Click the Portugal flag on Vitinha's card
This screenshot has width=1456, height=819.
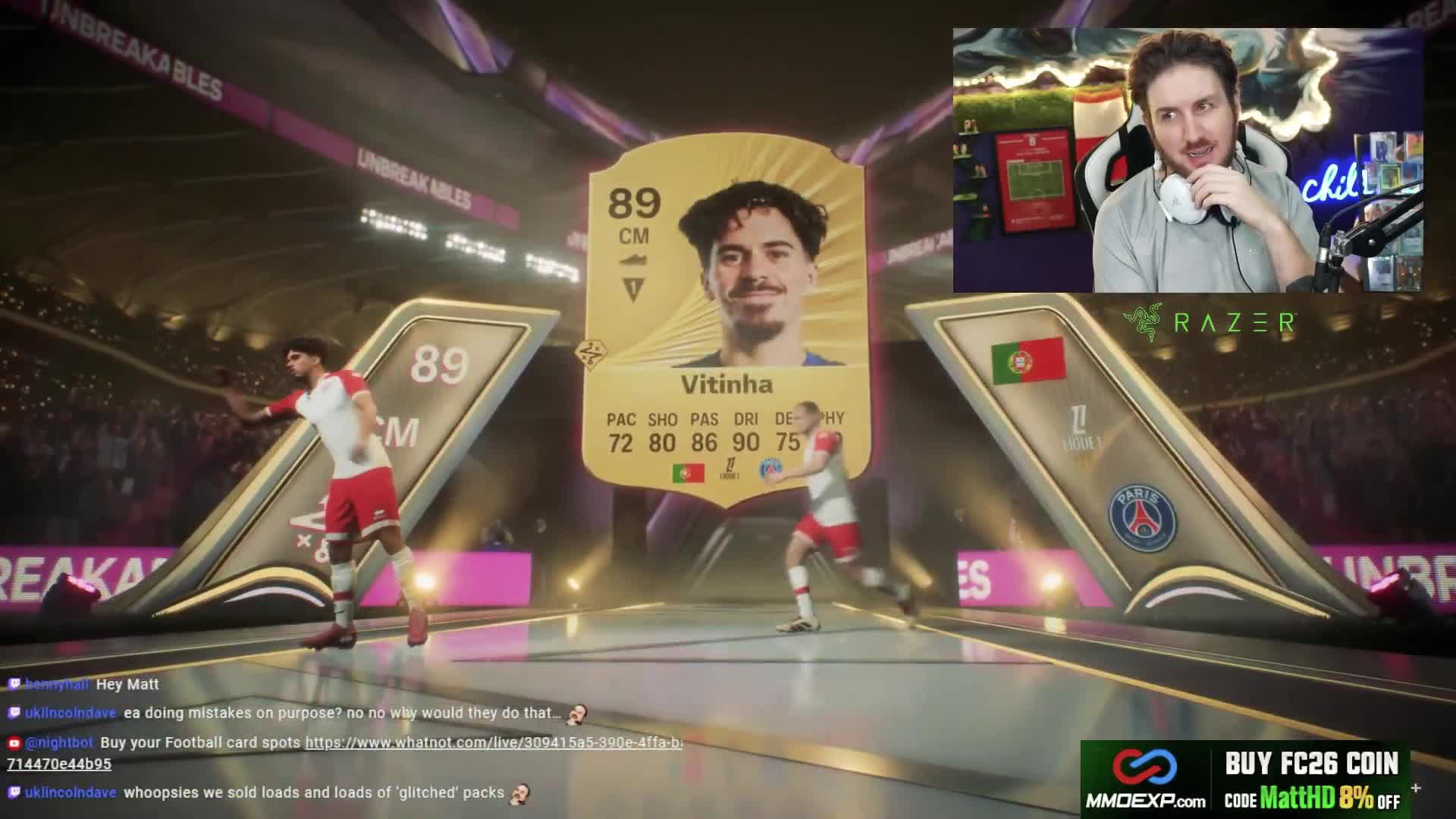[x=689, y=472]
